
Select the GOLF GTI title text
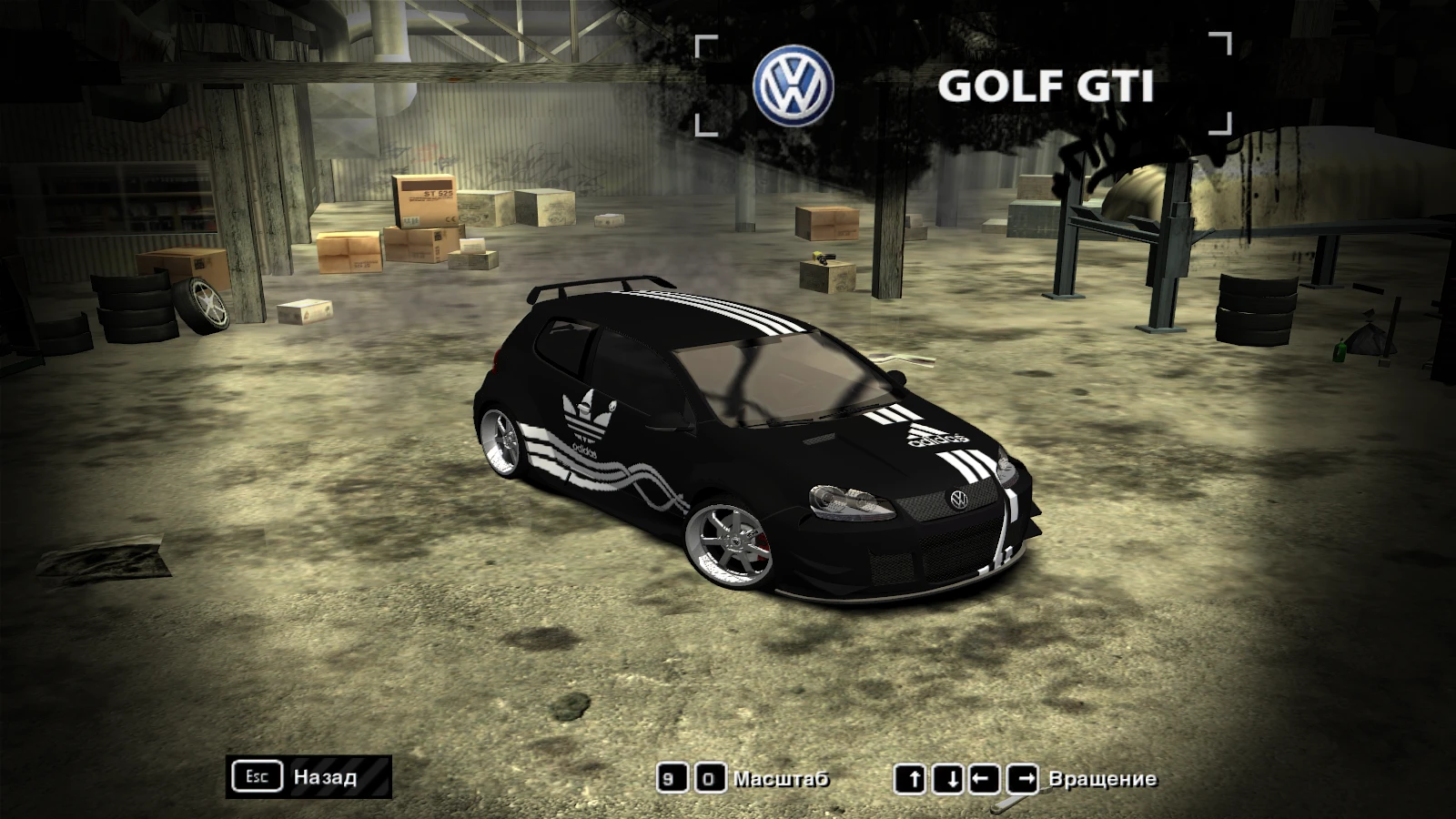1046,86
